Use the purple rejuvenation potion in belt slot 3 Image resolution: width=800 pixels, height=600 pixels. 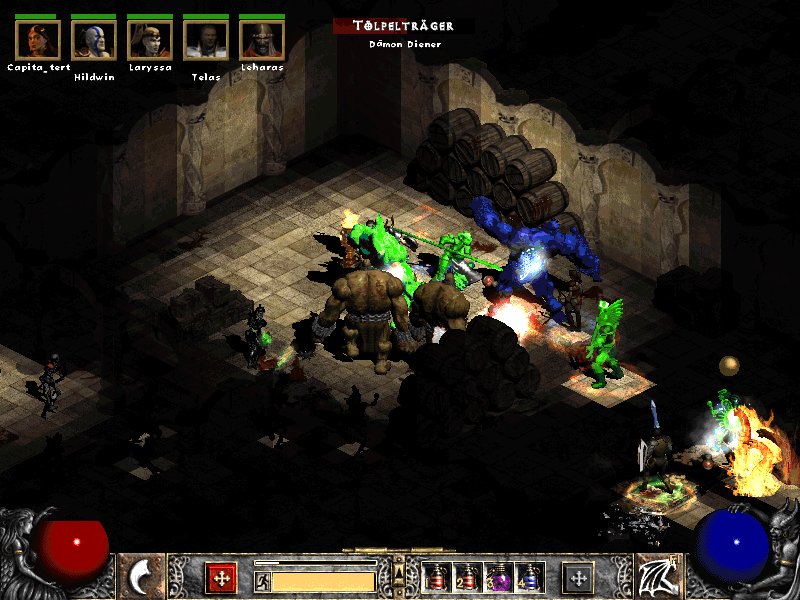click(497, 578)
